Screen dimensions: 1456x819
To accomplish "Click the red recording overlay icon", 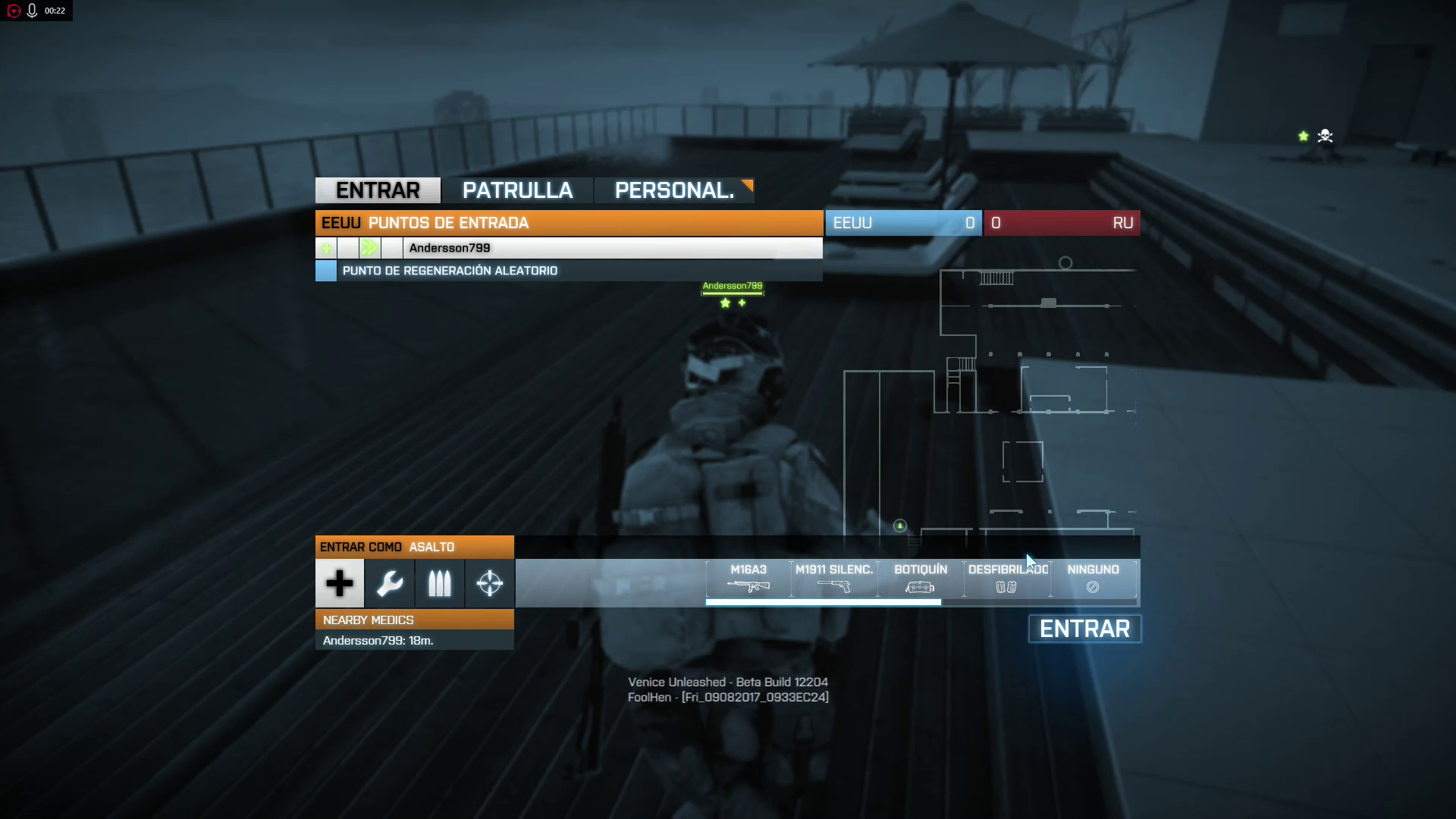I will tap(14, 11).
